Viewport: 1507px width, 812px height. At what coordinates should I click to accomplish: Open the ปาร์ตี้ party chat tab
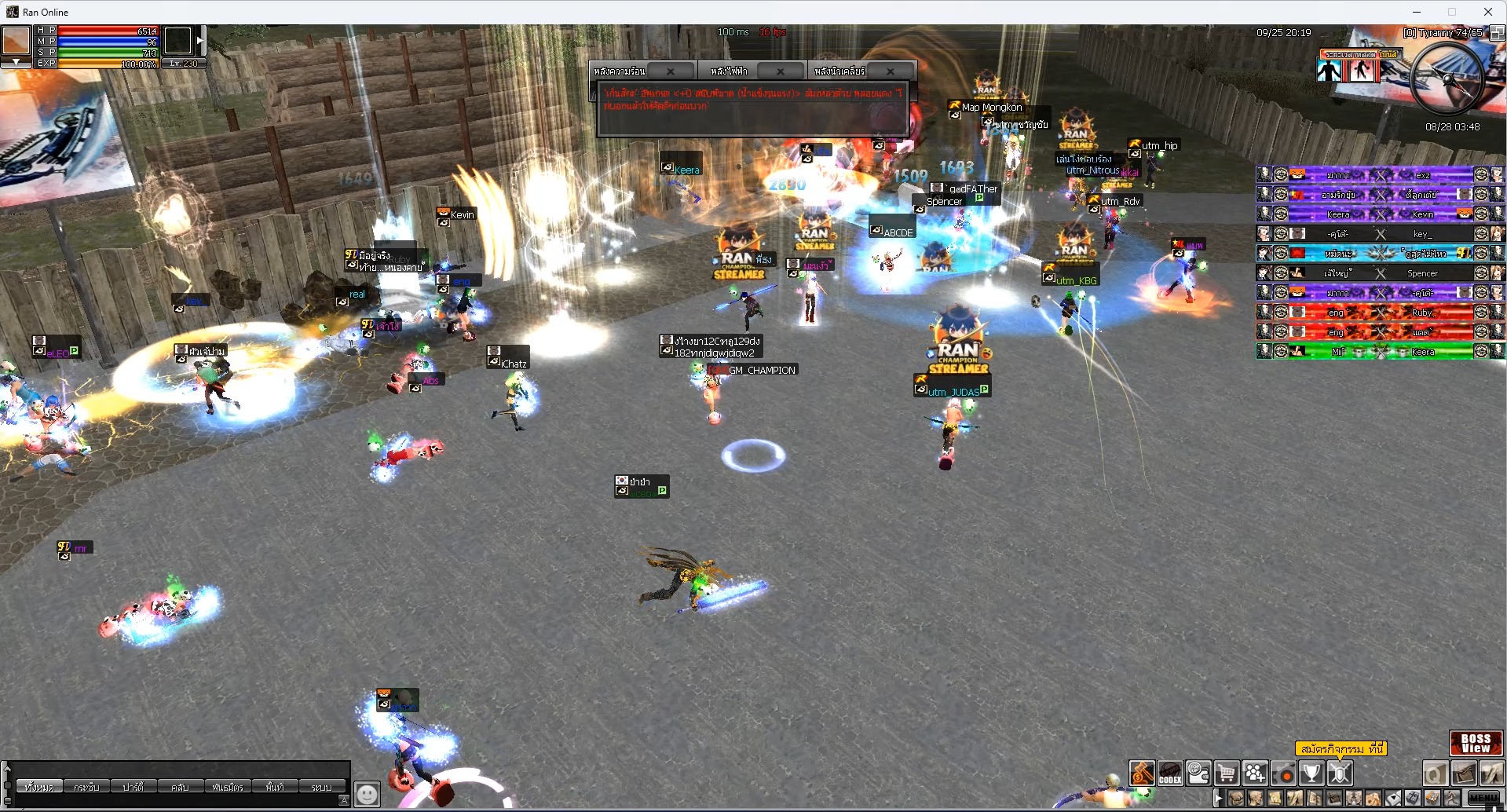pyautogui.click(x=134, y=787)
